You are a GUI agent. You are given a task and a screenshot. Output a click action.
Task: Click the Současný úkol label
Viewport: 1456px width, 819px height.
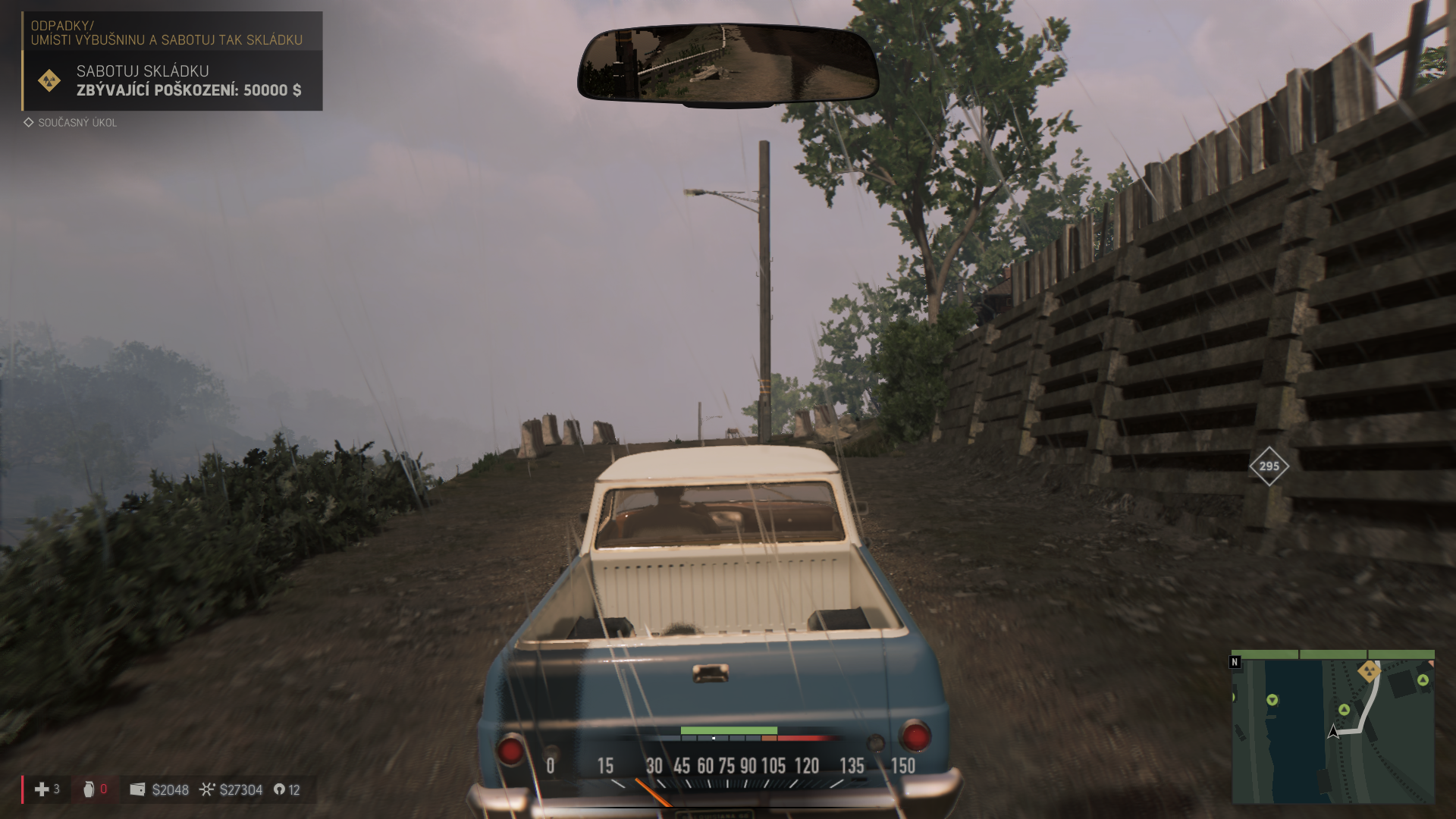(77, 123)
